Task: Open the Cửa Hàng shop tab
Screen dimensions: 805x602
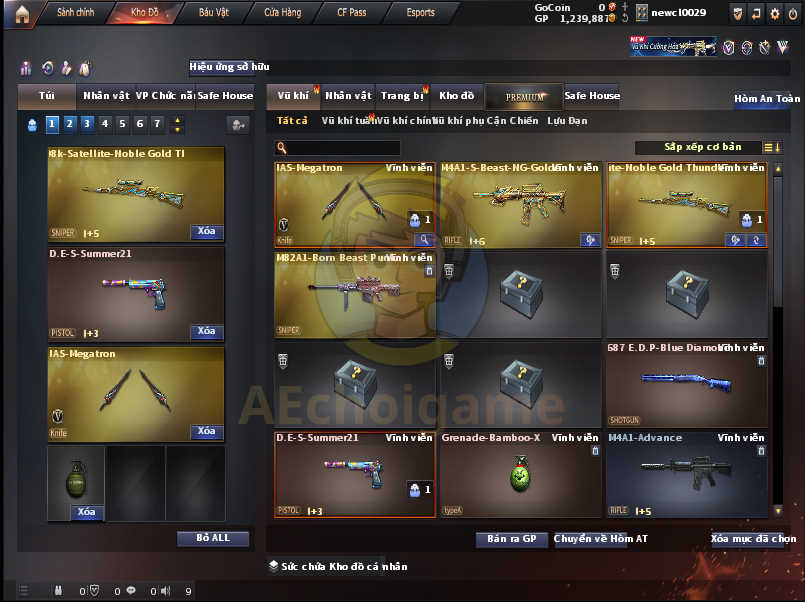Action: 283,13
